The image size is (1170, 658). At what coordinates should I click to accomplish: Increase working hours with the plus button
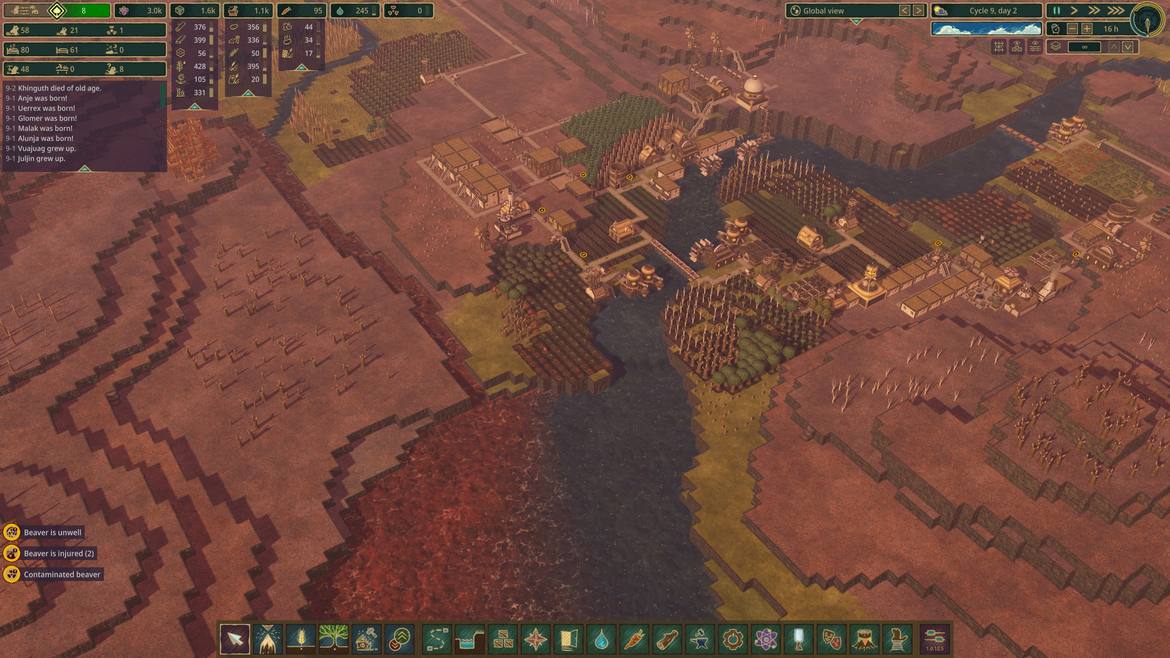[1087, 29]
